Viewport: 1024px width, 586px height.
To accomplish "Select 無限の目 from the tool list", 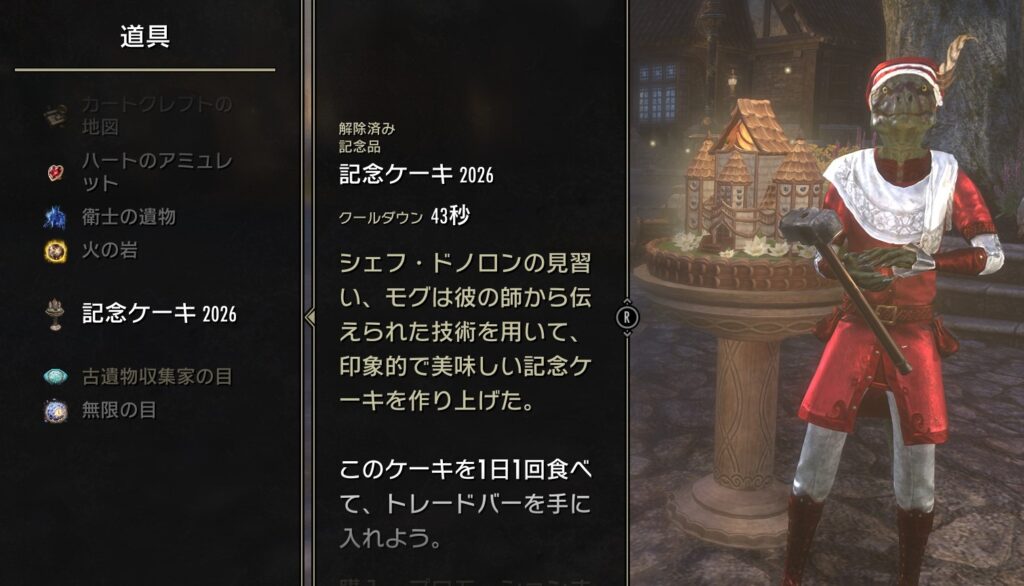I will (x=119, y=410).
